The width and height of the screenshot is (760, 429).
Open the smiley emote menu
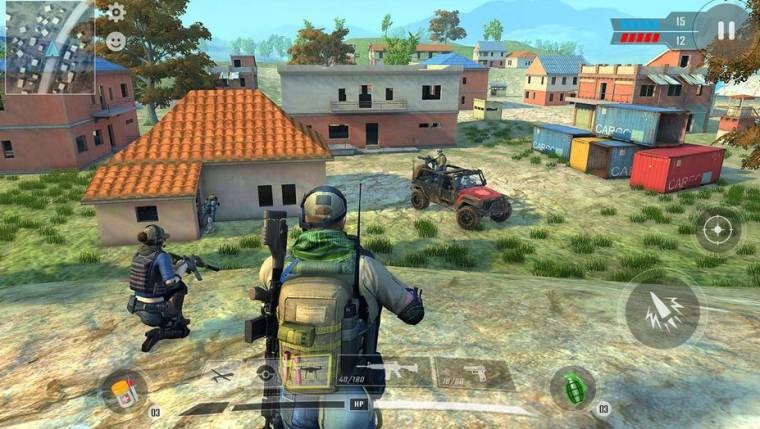pos(116,41)
